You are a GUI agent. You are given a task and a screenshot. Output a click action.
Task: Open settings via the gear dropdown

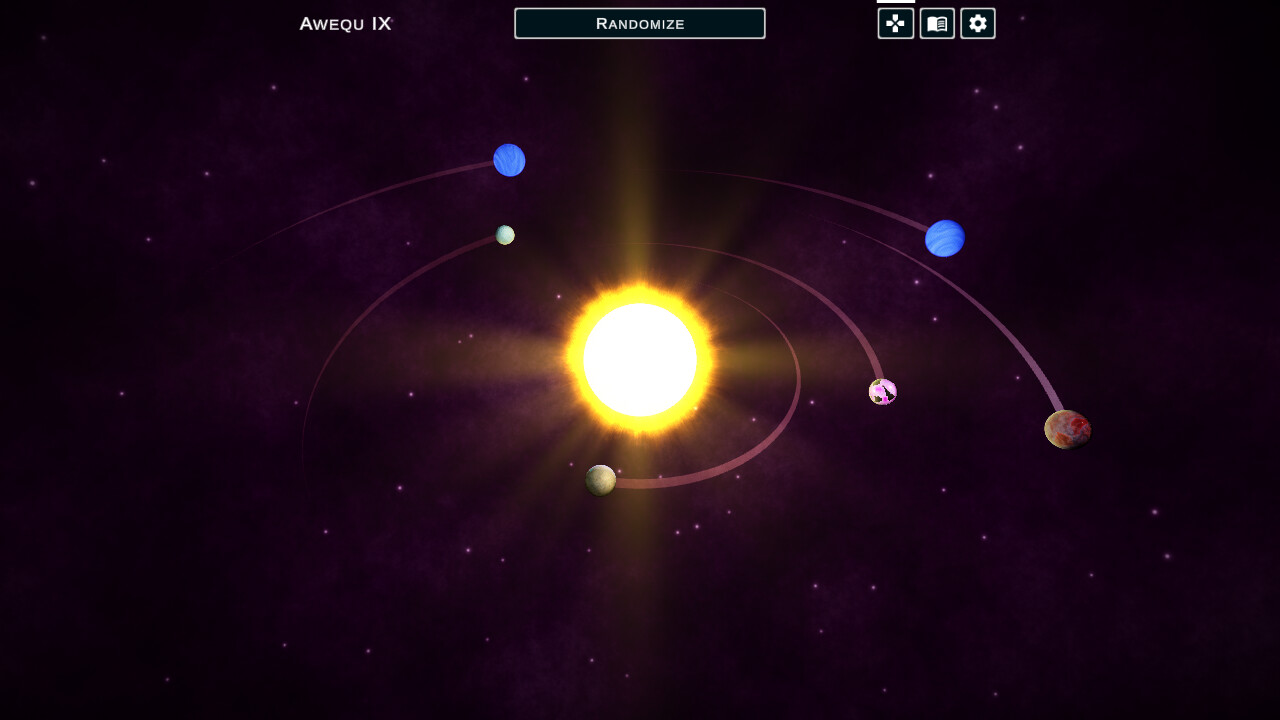tap(977, 23)
